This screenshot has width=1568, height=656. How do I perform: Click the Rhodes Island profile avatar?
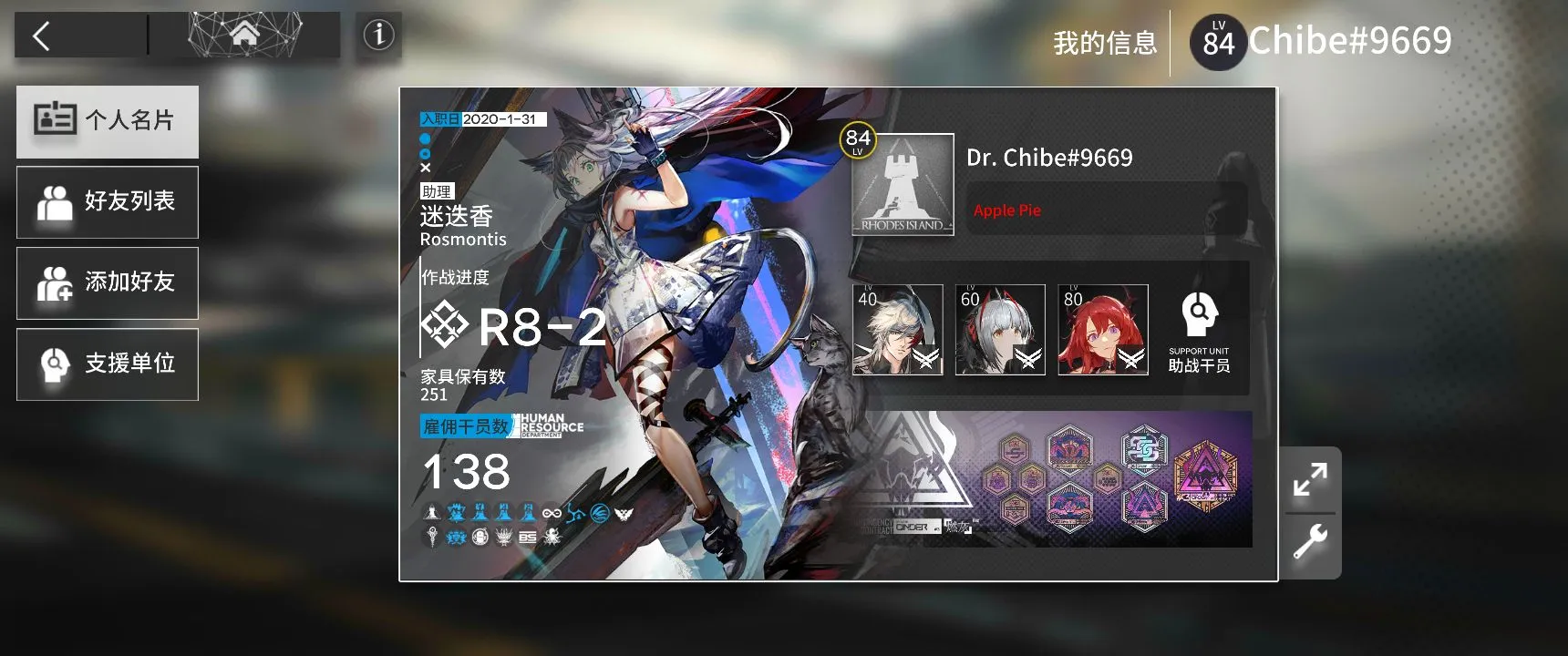[x=903, y=185]
